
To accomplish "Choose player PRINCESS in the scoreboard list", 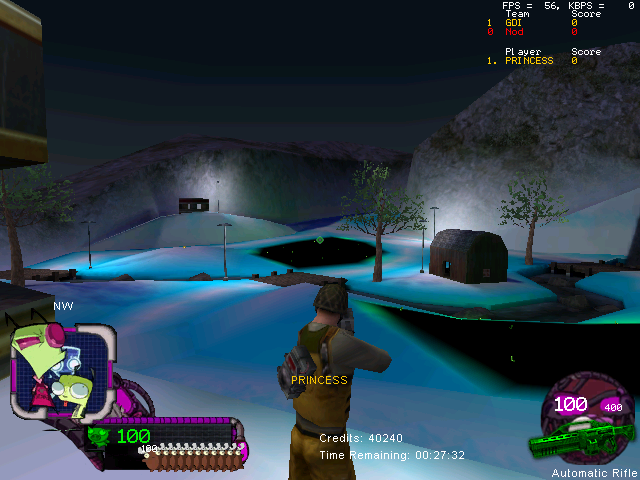I will pos(528,61).
